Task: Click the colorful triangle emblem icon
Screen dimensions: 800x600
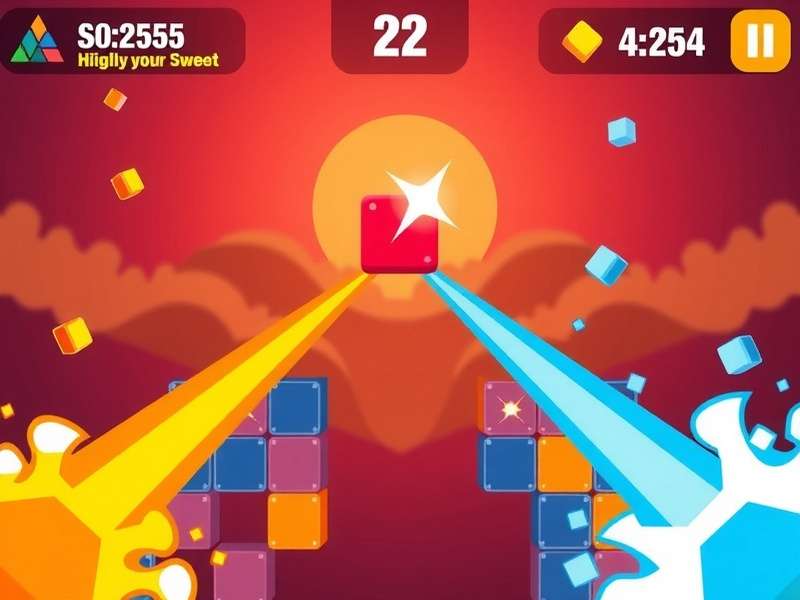Action: [38, 41]
